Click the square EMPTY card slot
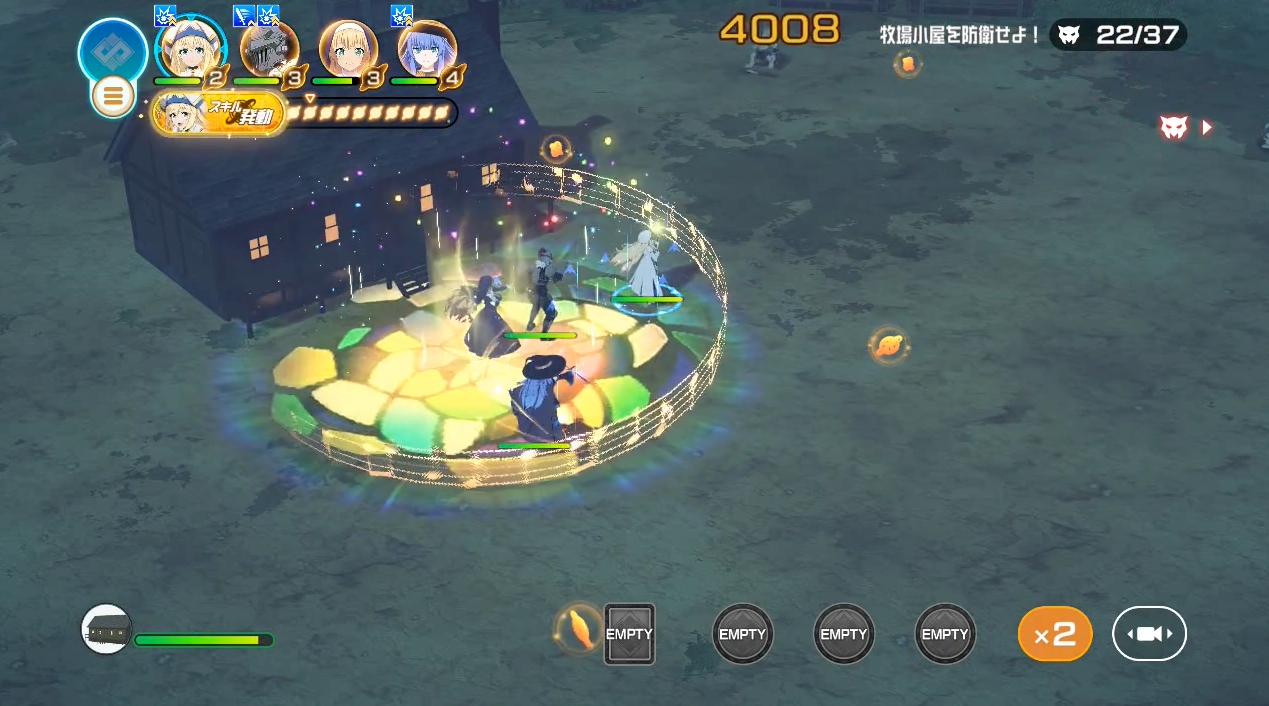 tap(629, 634)
